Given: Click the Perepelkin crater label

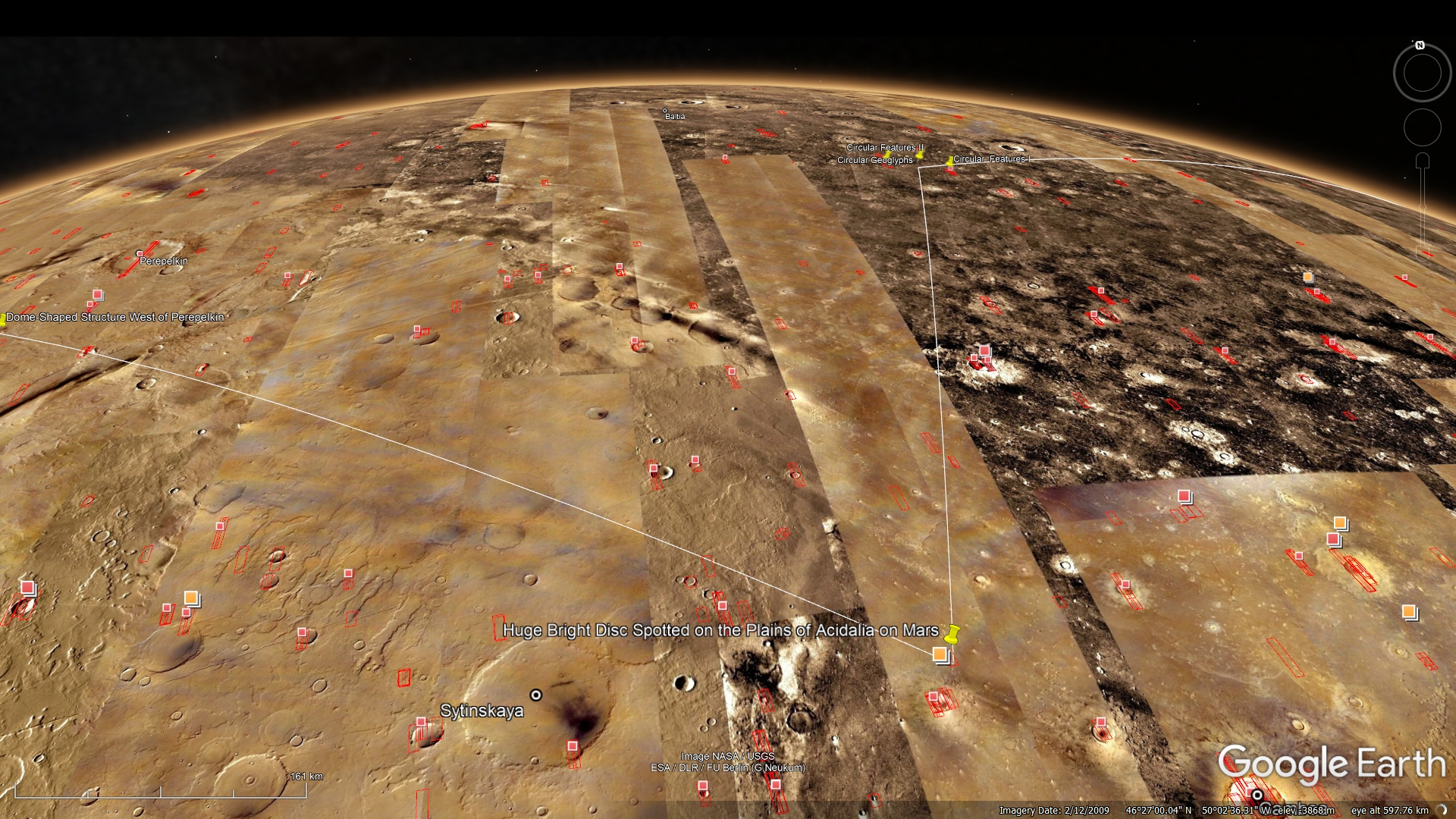Looking at the screenshot, I should coord(164,261).
